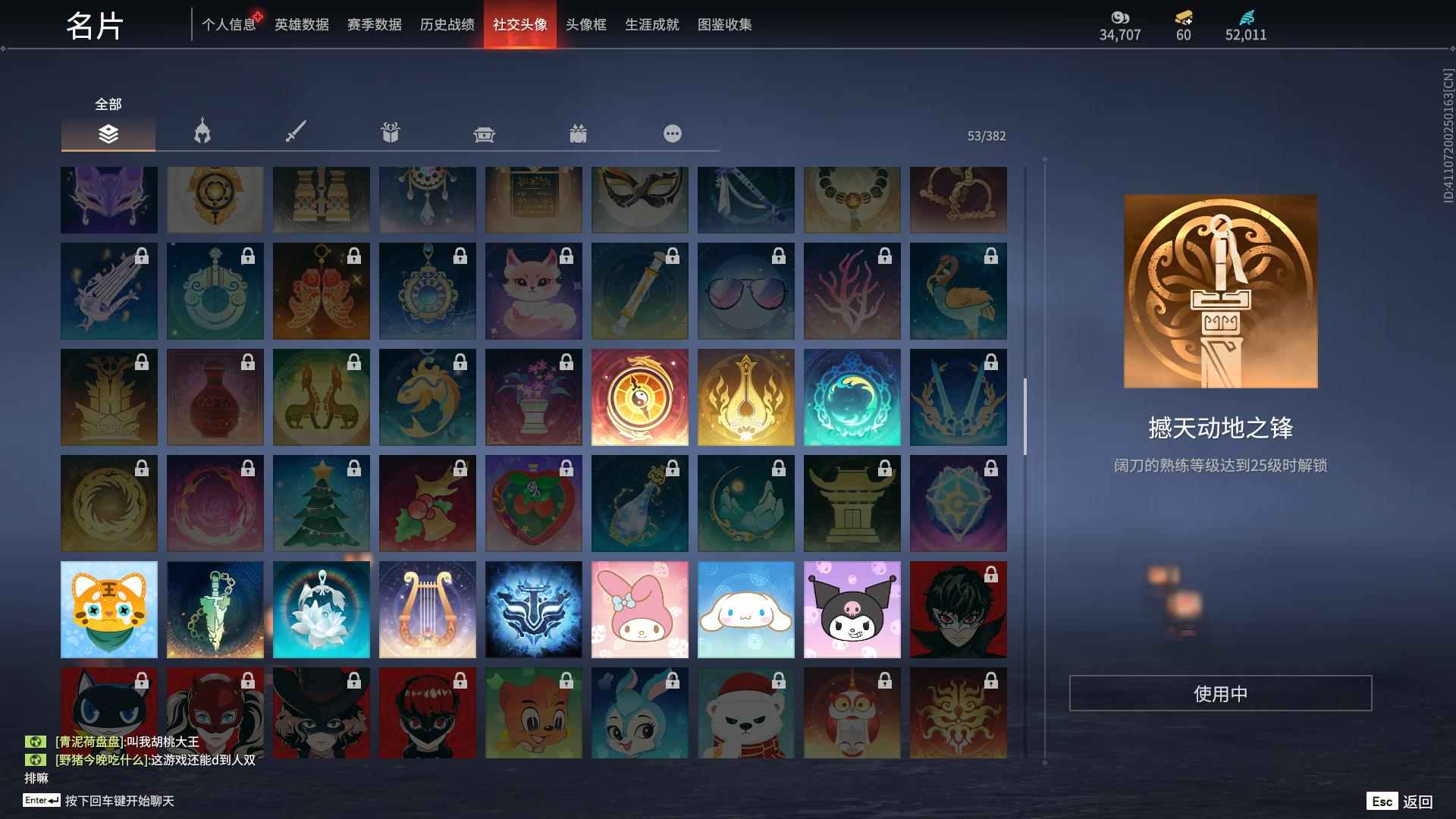The image size is (1456, 819).
Task: Click the gold ingot icon showing 60
Action: tap(1184, 17)
